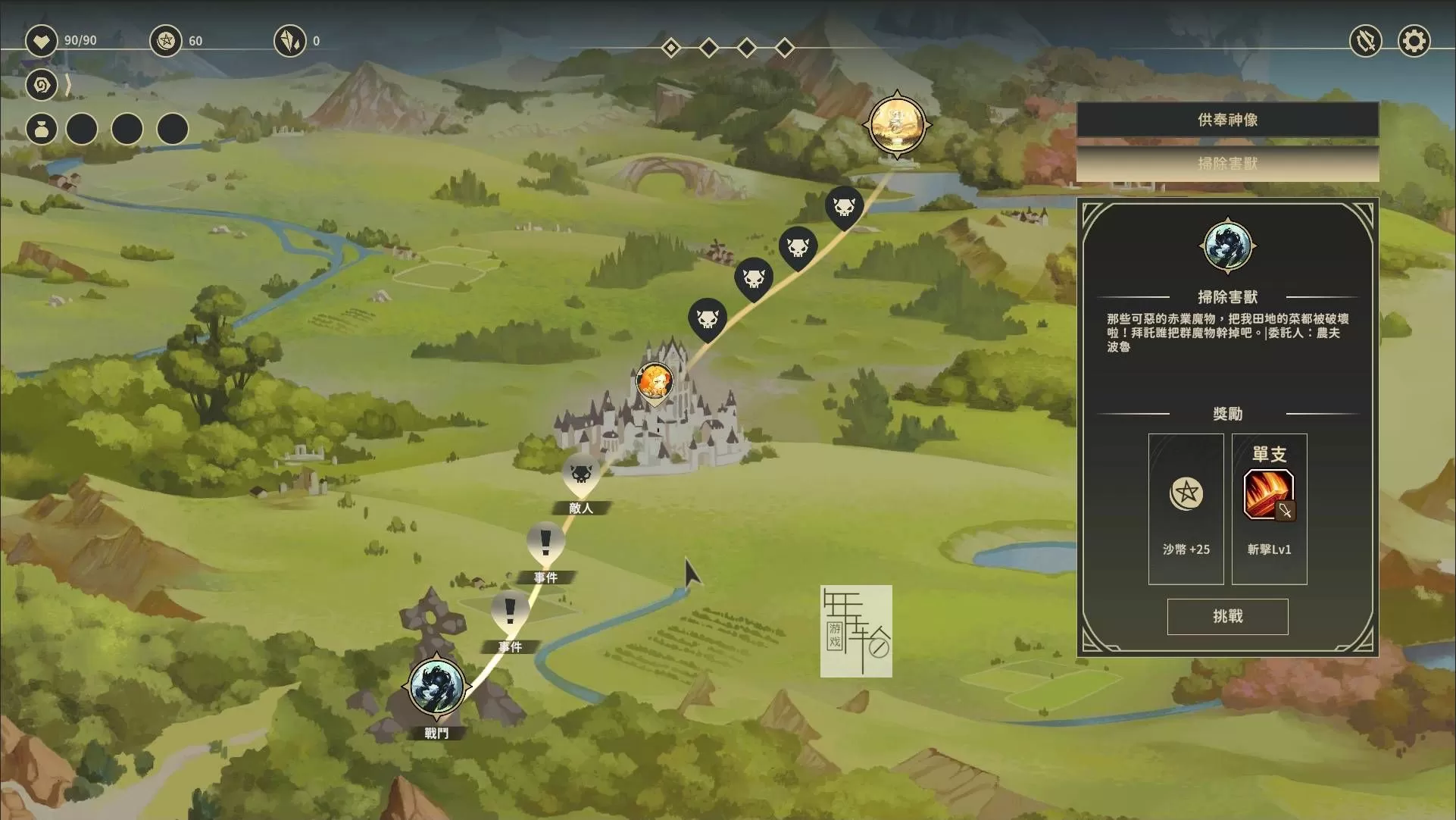Inspect the 斬擊Lv1 reward card
Image resolution: width=1456 pixels, height=820 pixels.
(1269, 509)
